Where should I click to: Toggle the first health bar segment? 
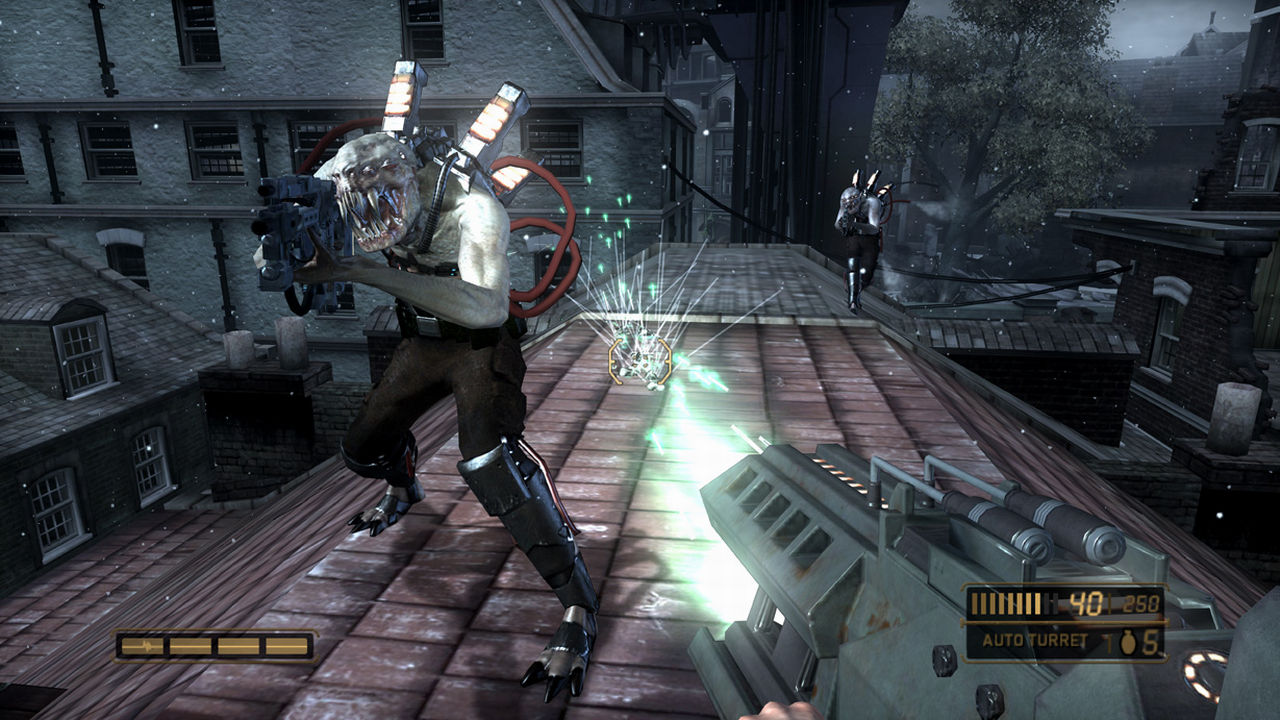tap(143, 645)
